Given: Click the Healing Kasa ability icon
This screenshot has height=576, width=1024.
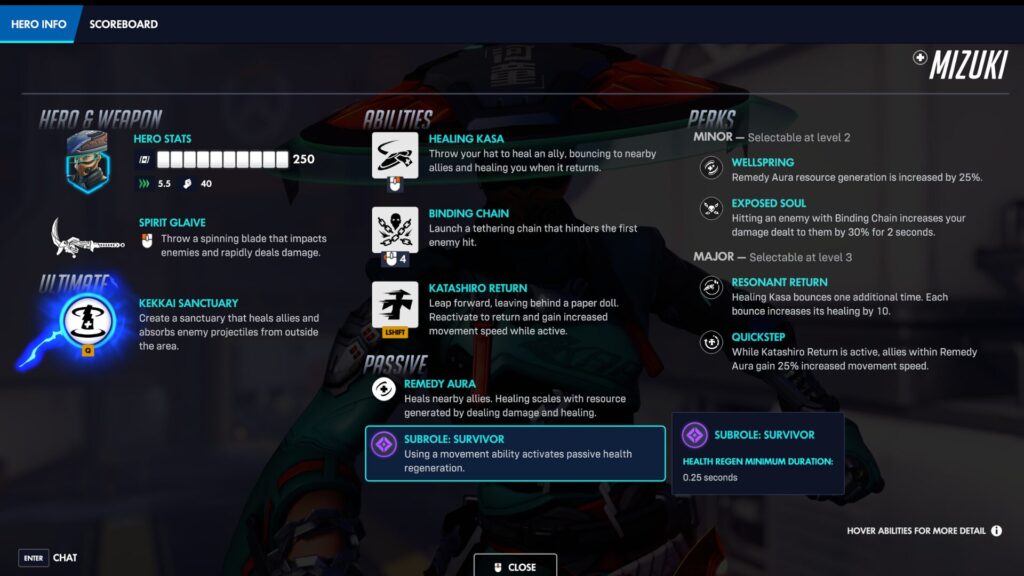Looking at the screenshot, I should [x=394, y=156].
